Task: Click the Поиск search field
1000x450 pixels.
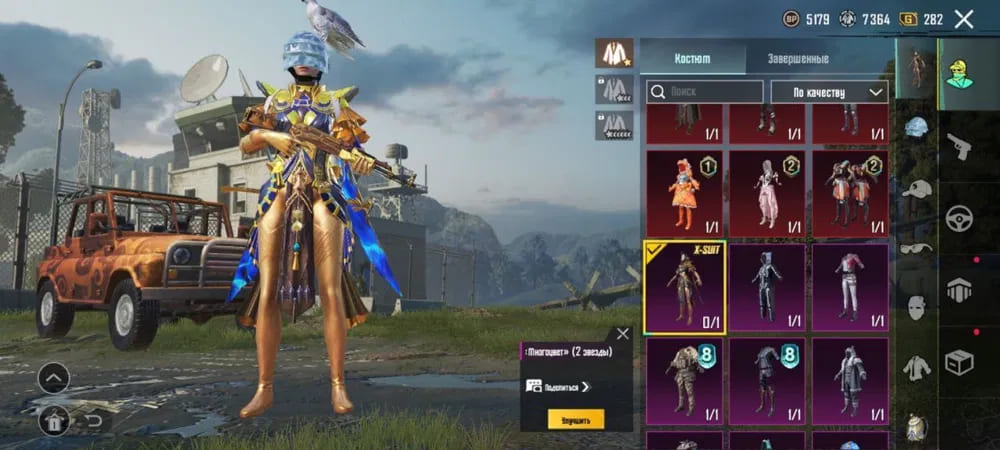Action: pyautogui.click(x=705, y=92)
